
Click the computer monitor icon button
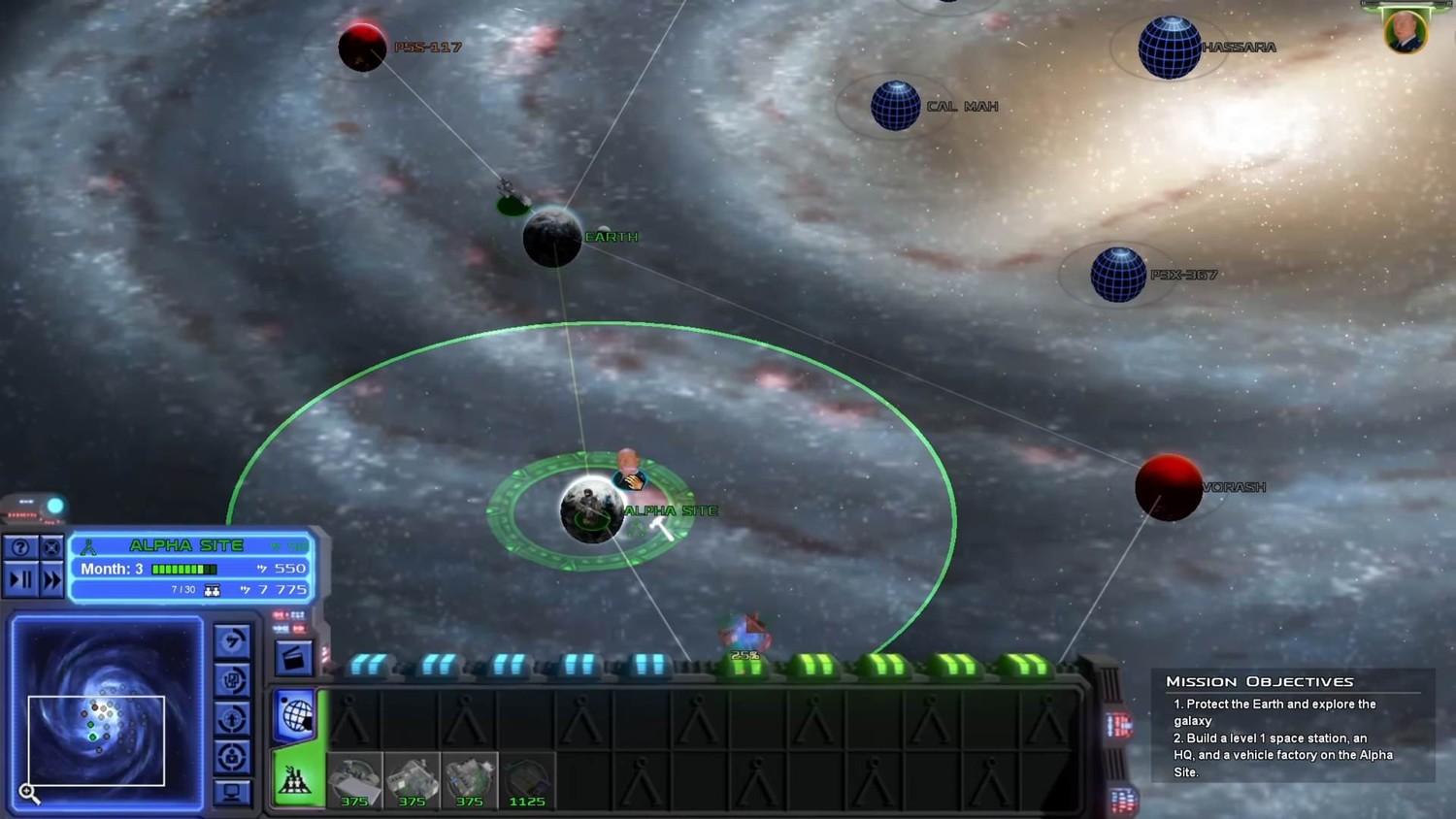pyautogui.click(x=232, y=793)
